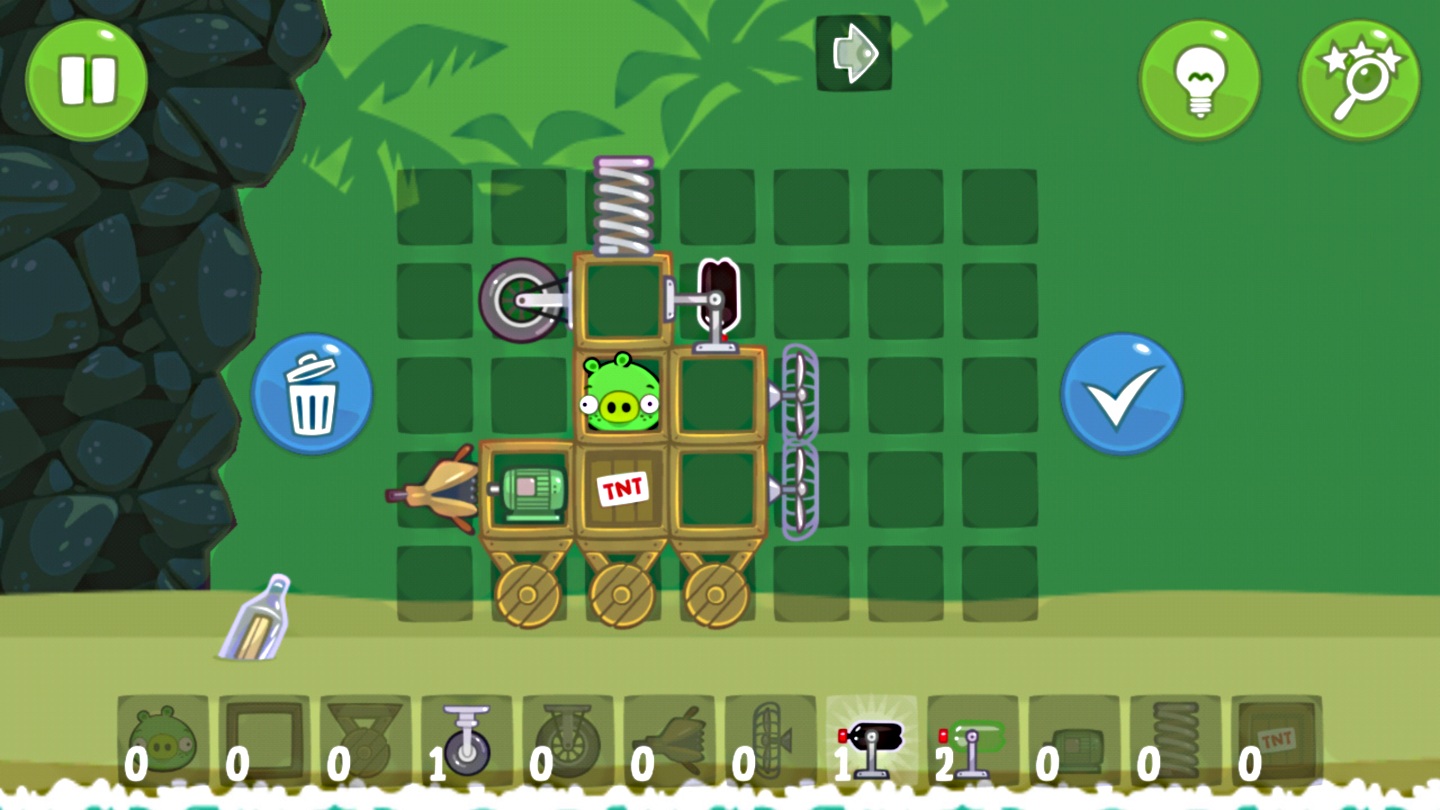Clear the build with the trash can
The width and height of the screenshot is (1440, 810).
pos(312,394)
